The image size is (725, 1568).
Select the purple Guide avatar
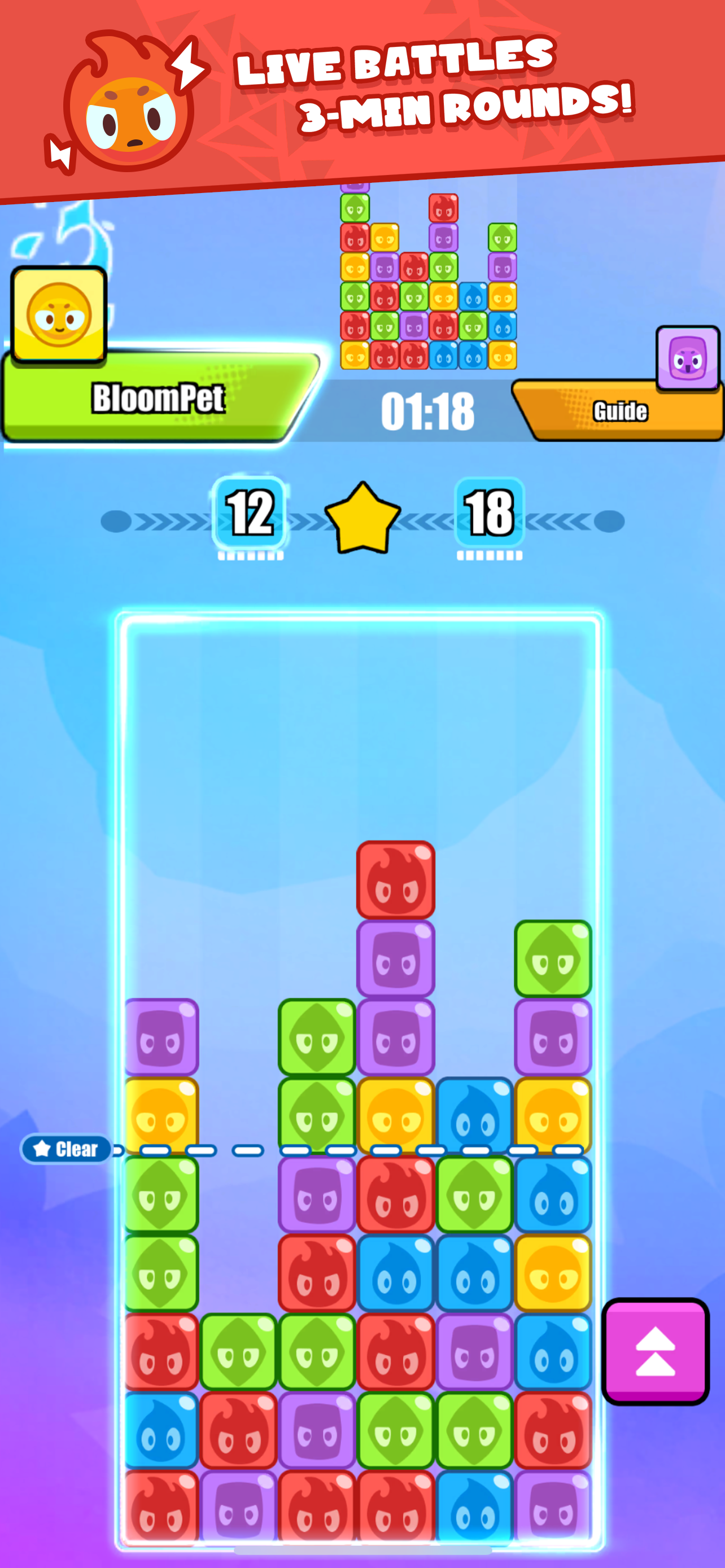point(687,358)
